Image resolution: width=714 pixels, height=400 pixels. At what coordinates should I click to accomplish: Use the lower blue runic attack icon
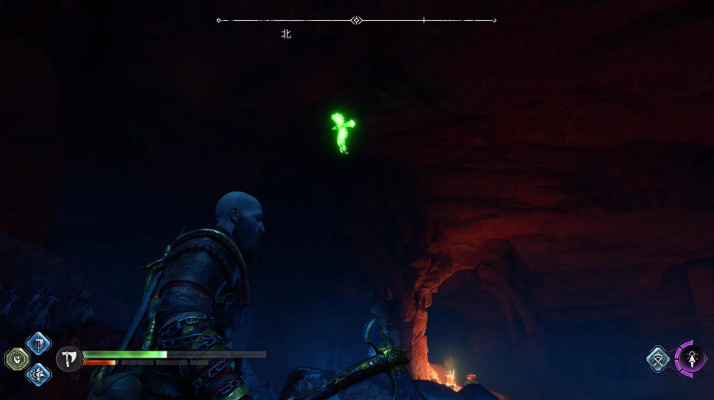point(38,375)
